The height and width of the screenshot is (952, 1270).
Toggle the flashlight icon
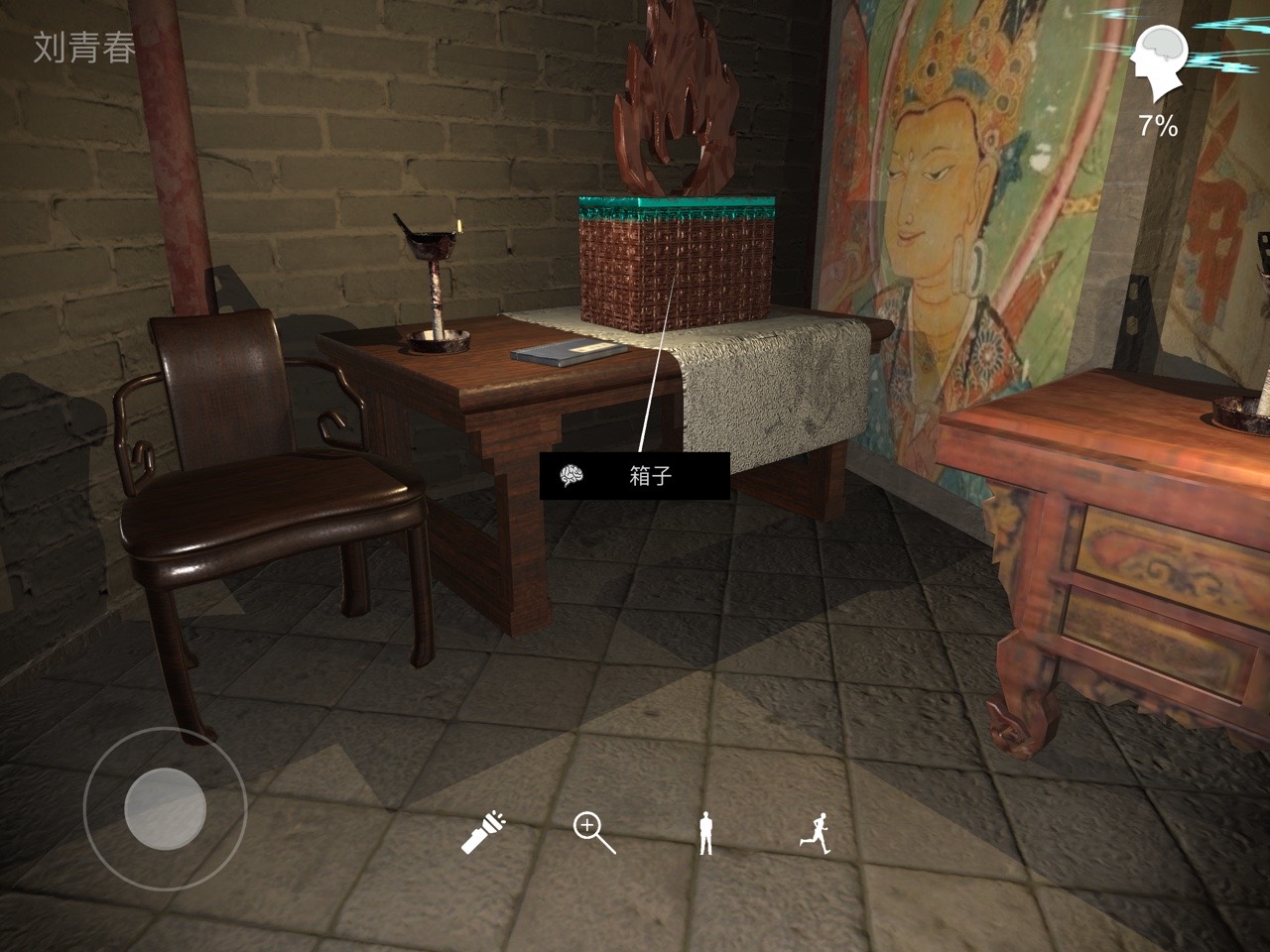coord(483,833)
